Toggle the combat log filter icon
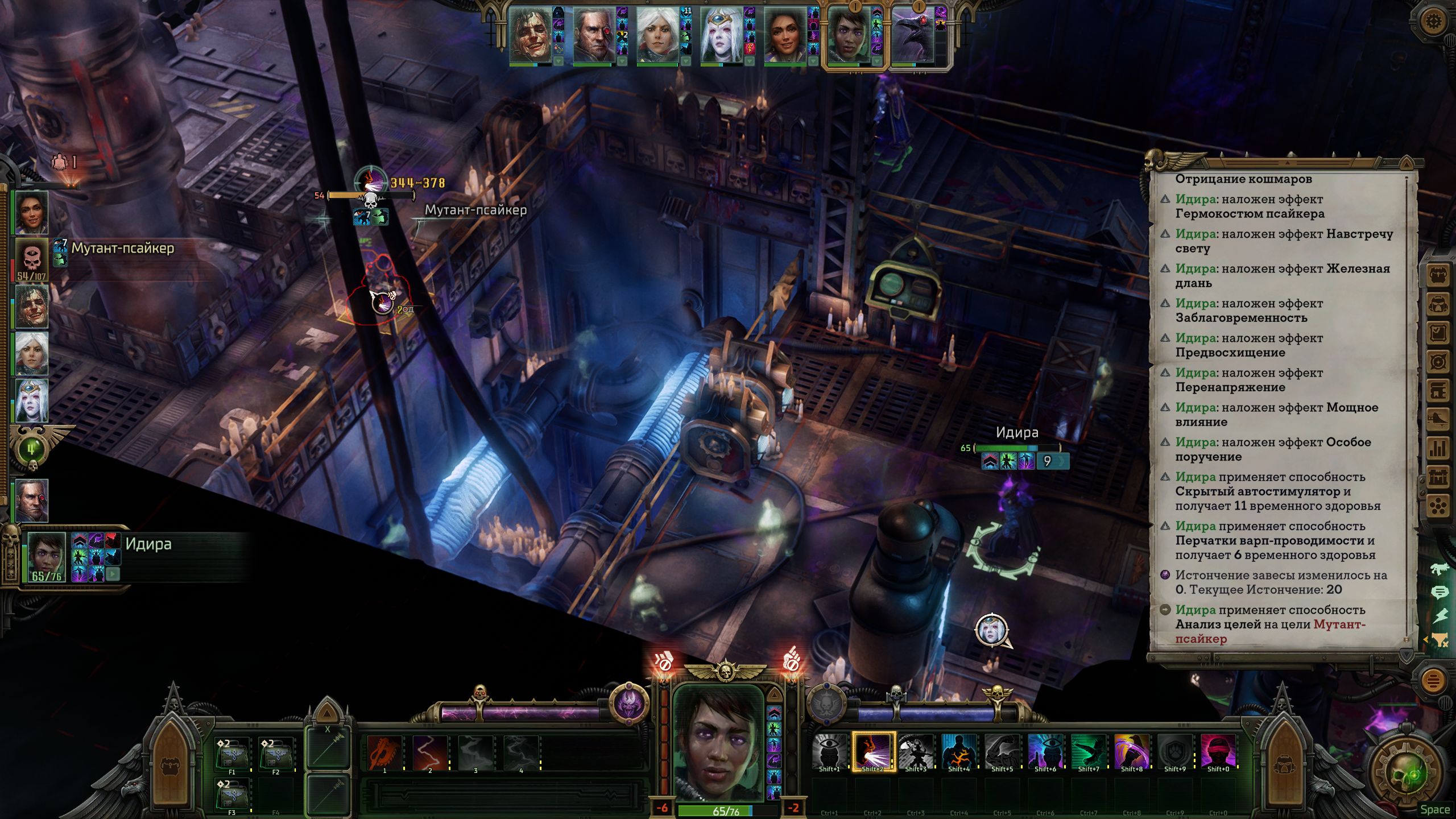Image resolution: width=1456 pixels, height=819 pixels. click(x=1439, y=640)
